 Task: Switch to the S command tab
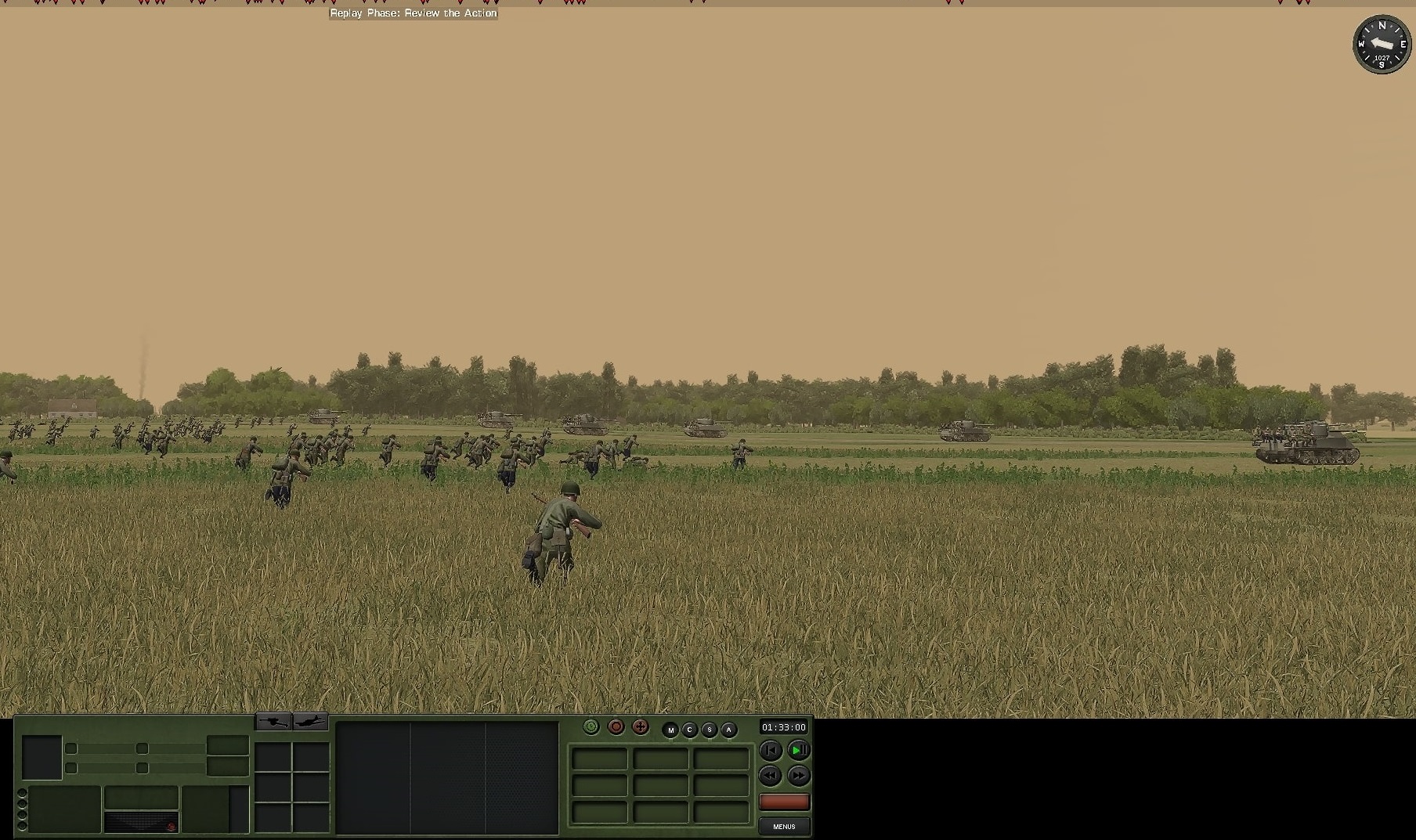[709, 730]
